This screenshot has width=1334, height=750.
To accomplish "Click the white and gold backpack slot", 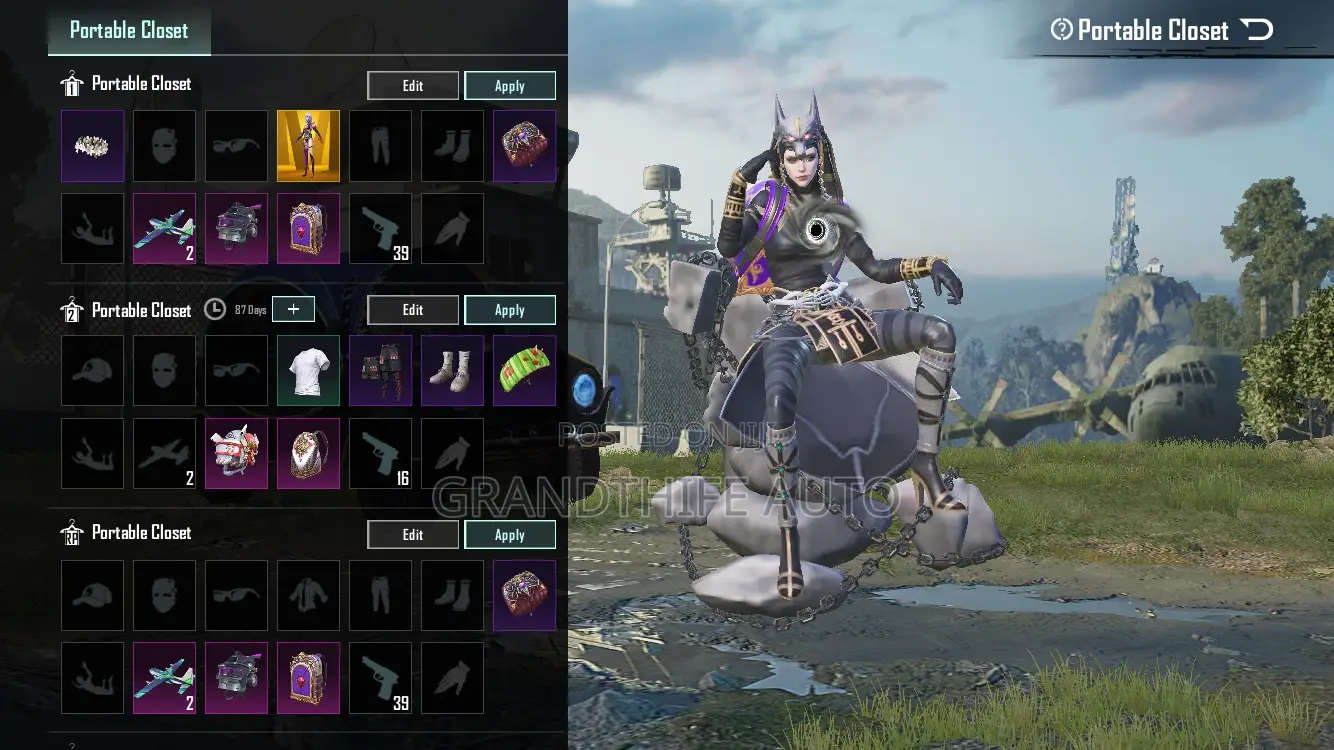I will coord(308,453).
